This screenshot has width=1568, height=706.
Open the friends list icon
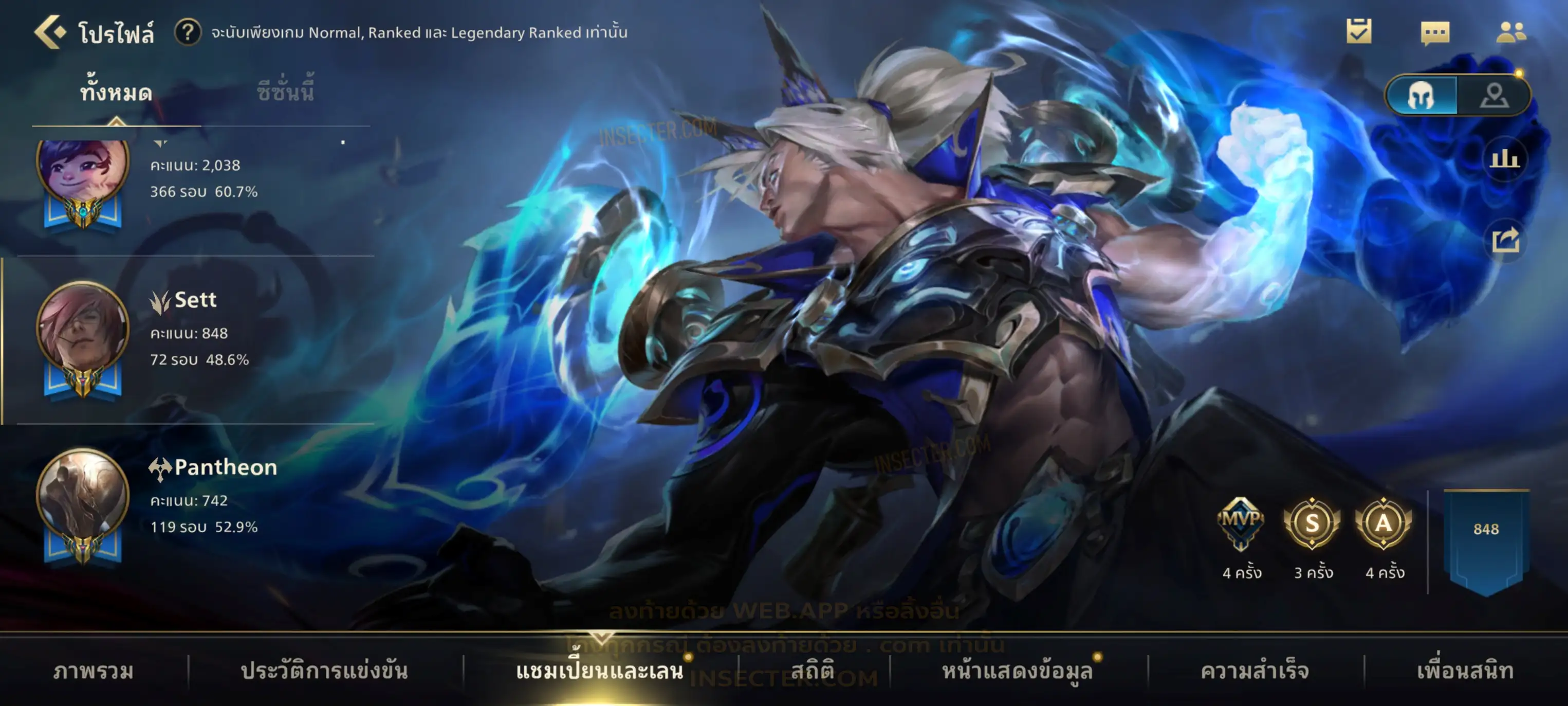[1510, 32]
